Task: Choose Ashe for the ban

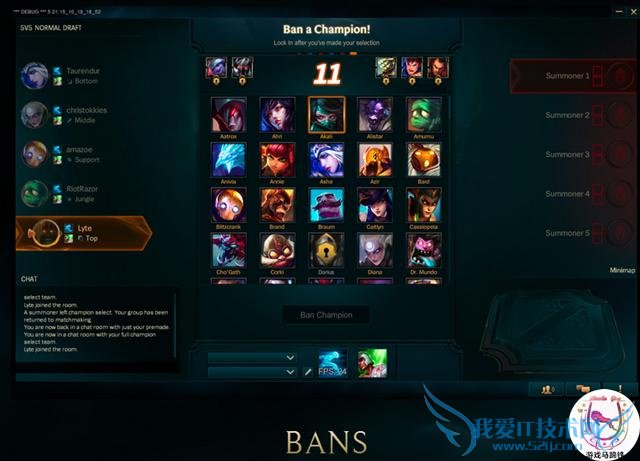Action: [326, 160]
